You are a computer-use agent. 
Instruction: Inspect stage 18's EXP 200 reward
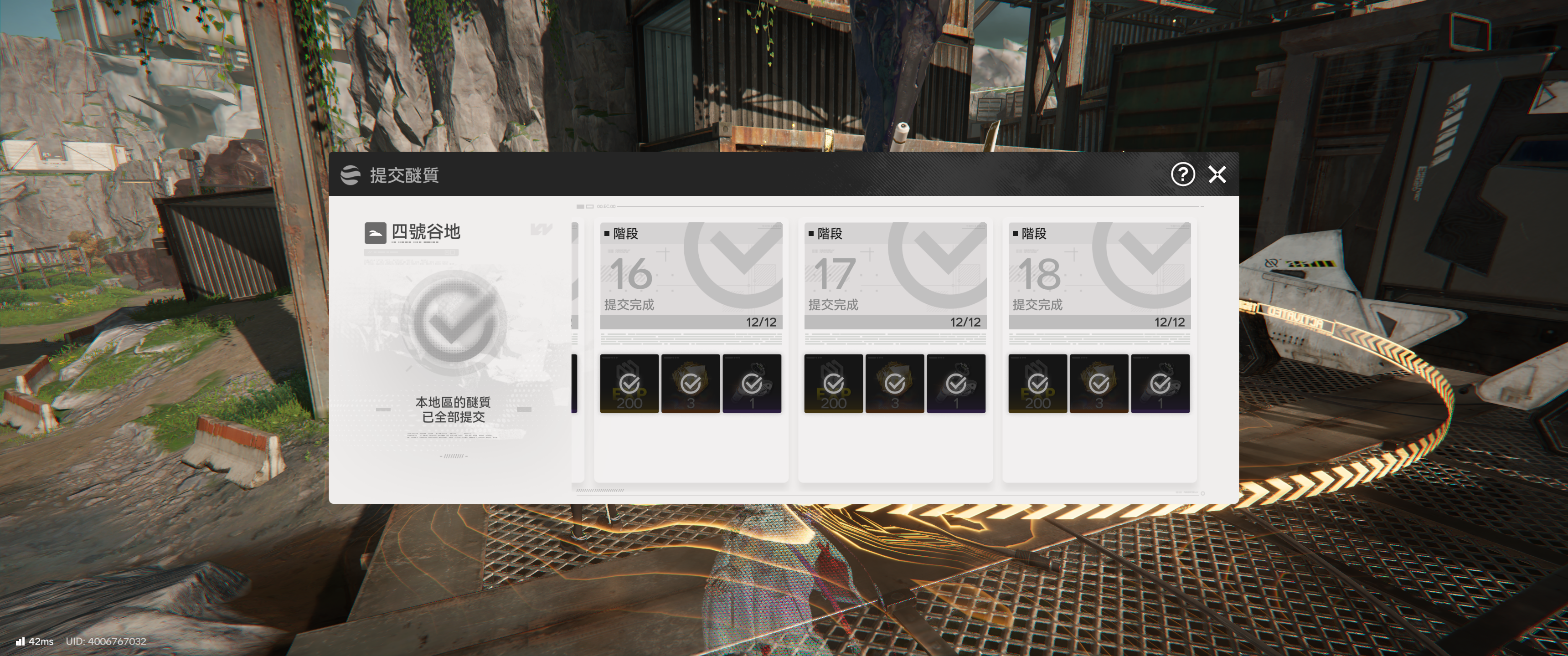(1037, 384)
